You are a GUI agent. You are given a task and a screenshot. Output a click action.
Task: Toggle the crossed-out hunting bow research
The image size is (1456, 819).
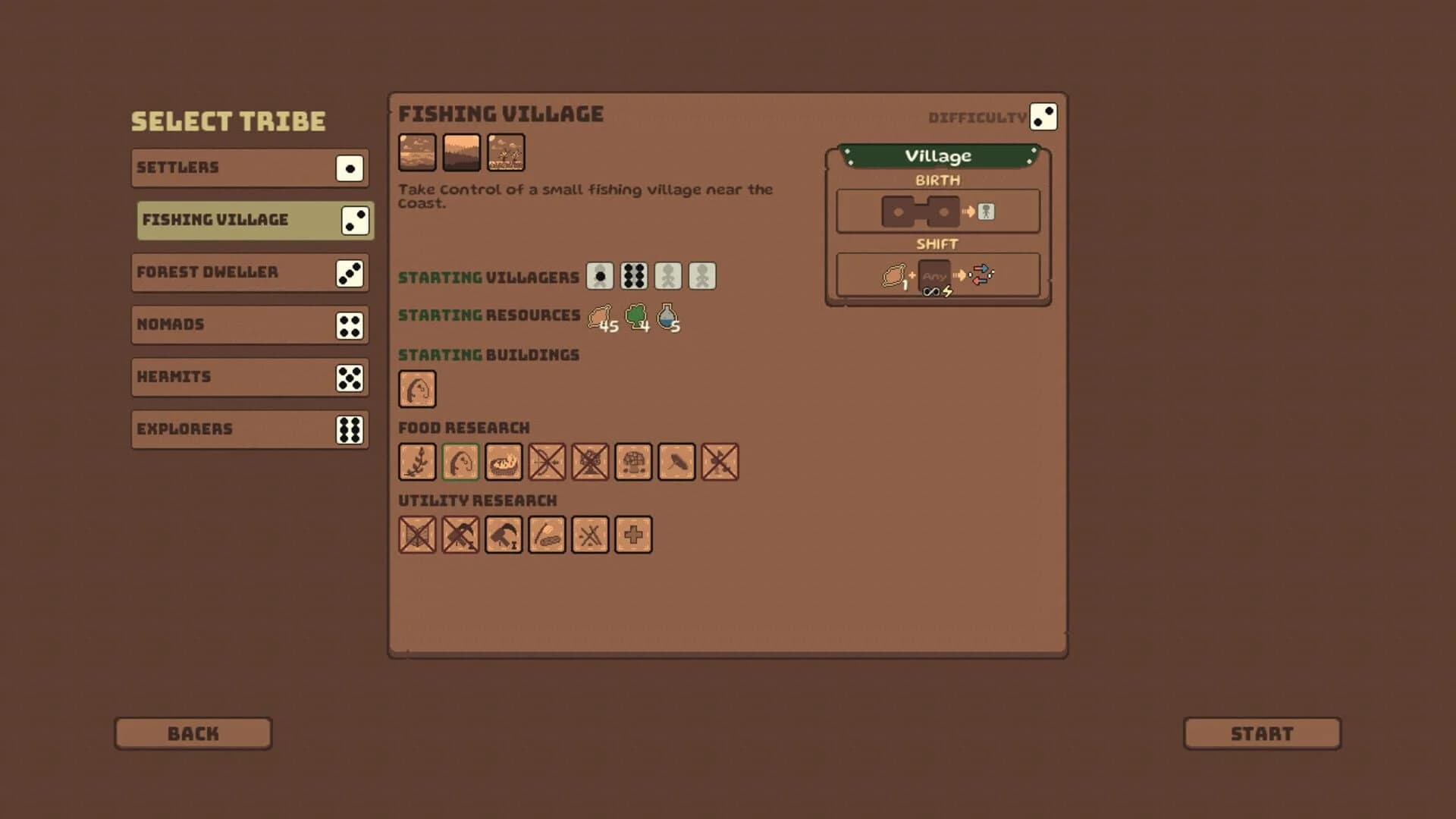click(x=547, y=462)
